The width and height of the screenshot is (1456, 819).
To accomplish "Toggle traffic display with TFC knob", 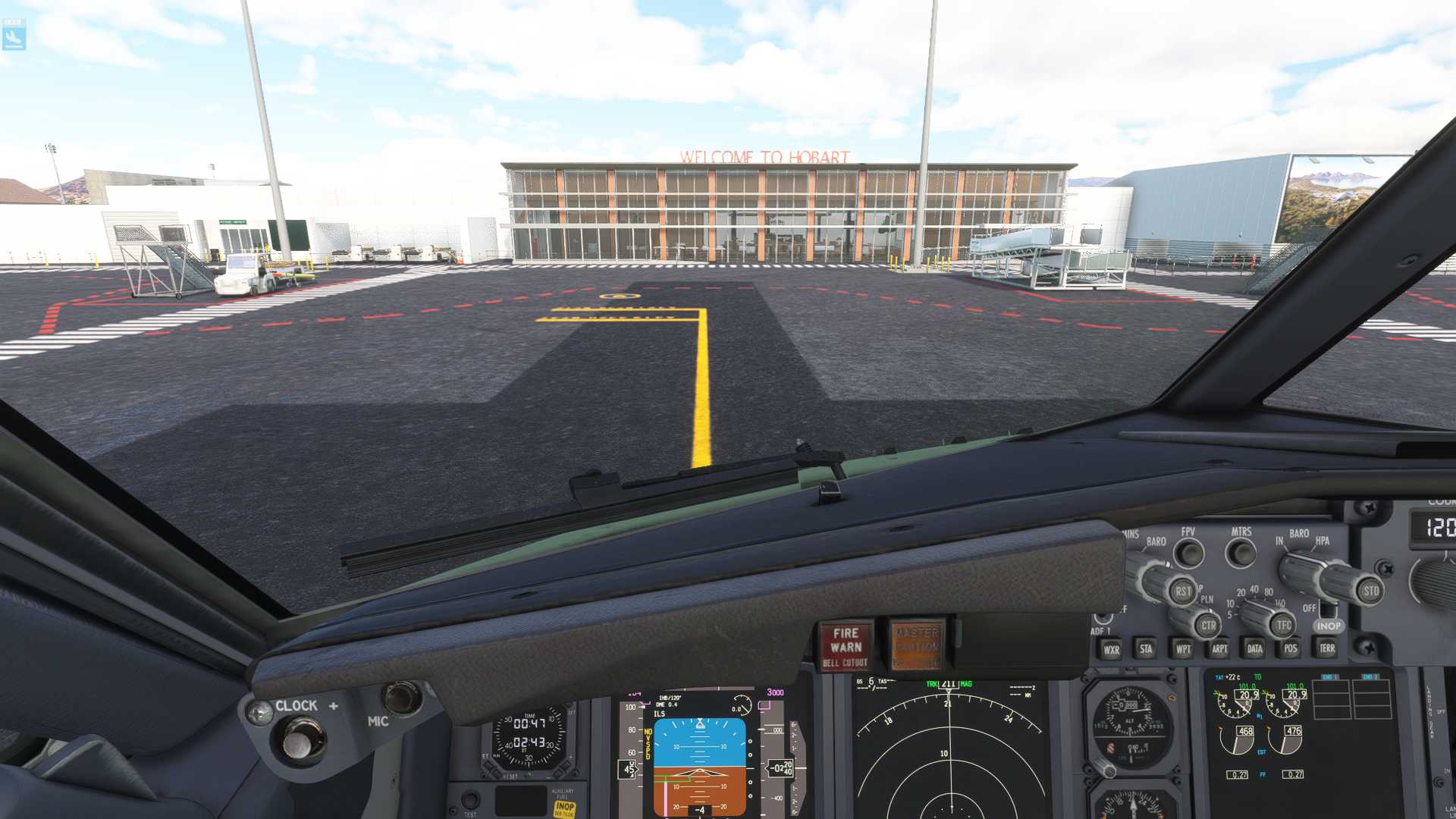I will coord(1283,626).
